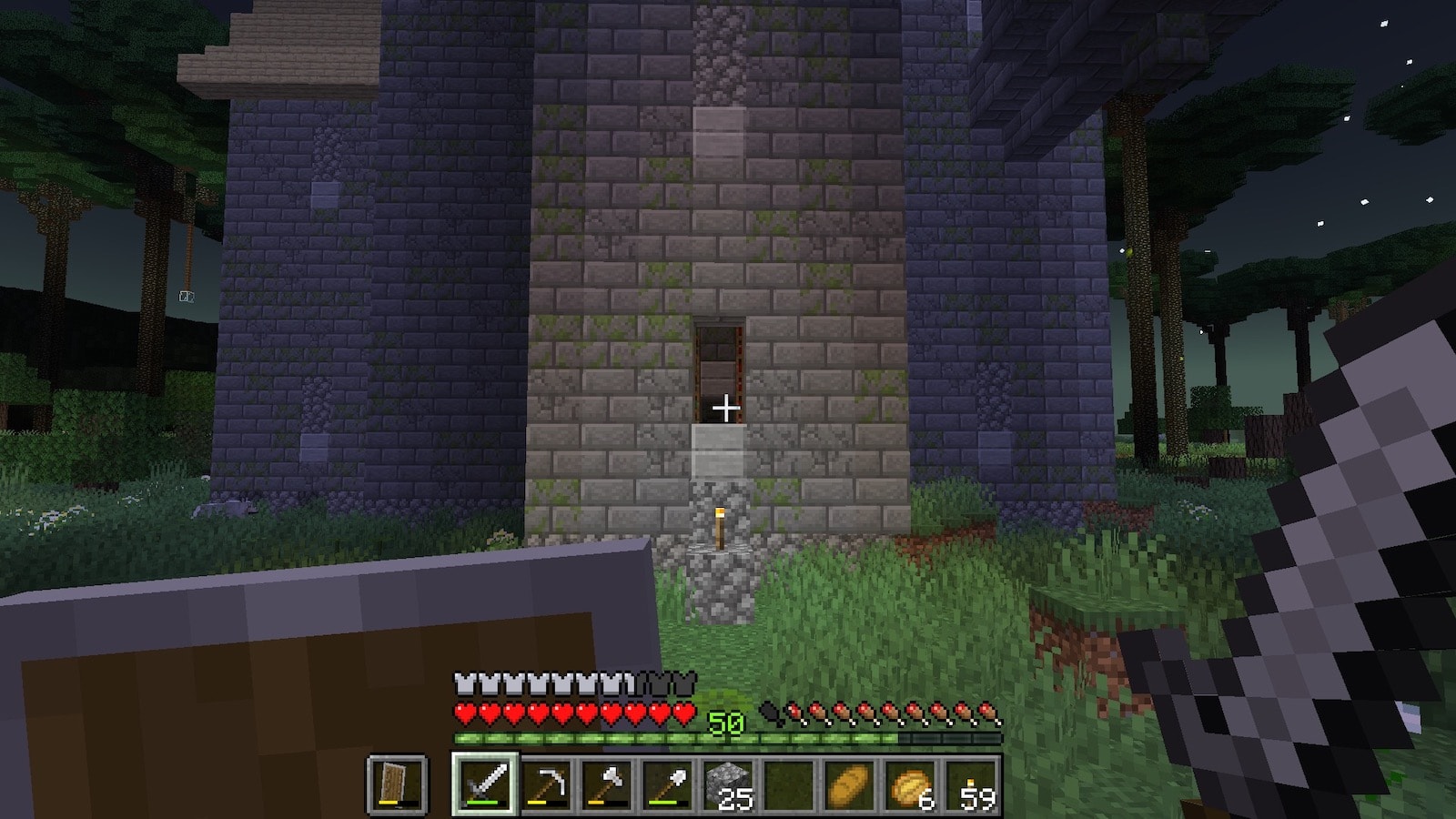The image size is (1456, 819).
Task: Select the iron pickaxe hotbar slot
Action: [x=546, y=784]
